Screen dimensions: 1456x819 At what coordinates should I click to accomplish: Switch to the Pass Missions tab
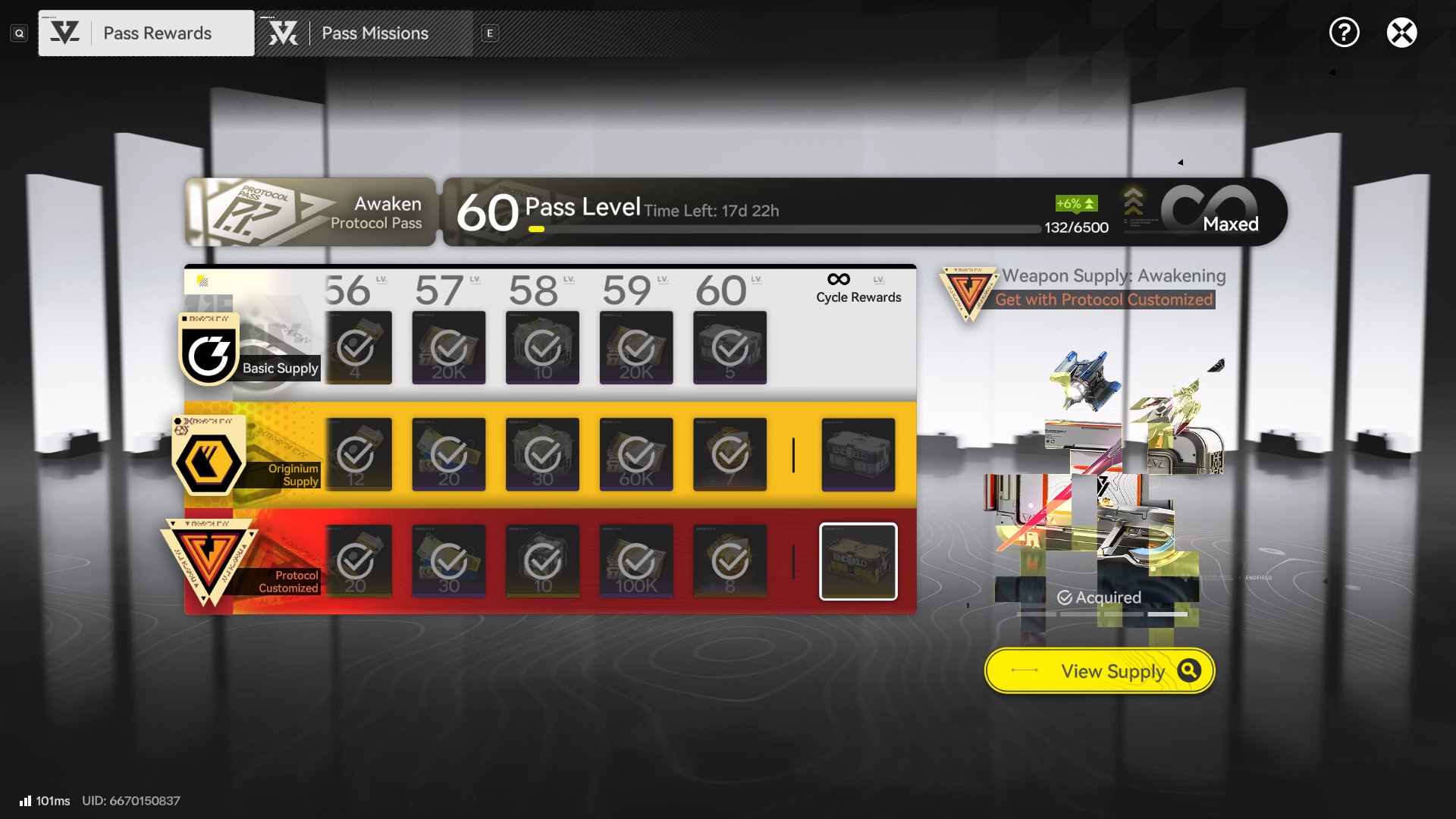(x=364, y=33)
